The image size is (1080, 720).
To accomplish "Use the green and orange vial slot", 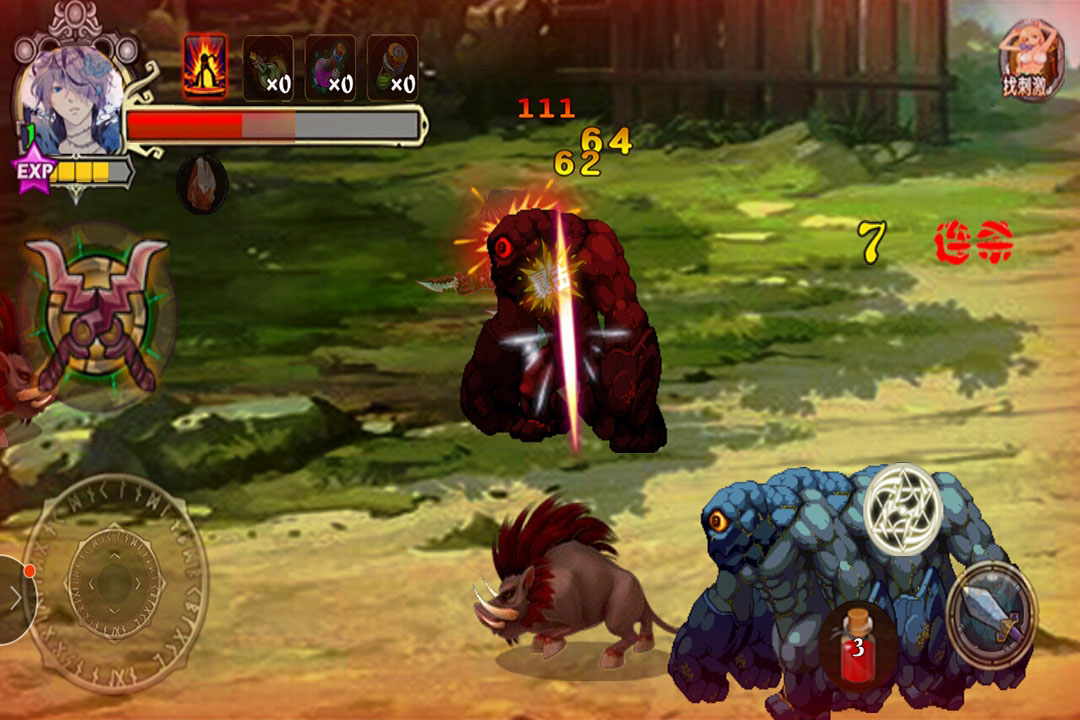I will pos(392,68).
